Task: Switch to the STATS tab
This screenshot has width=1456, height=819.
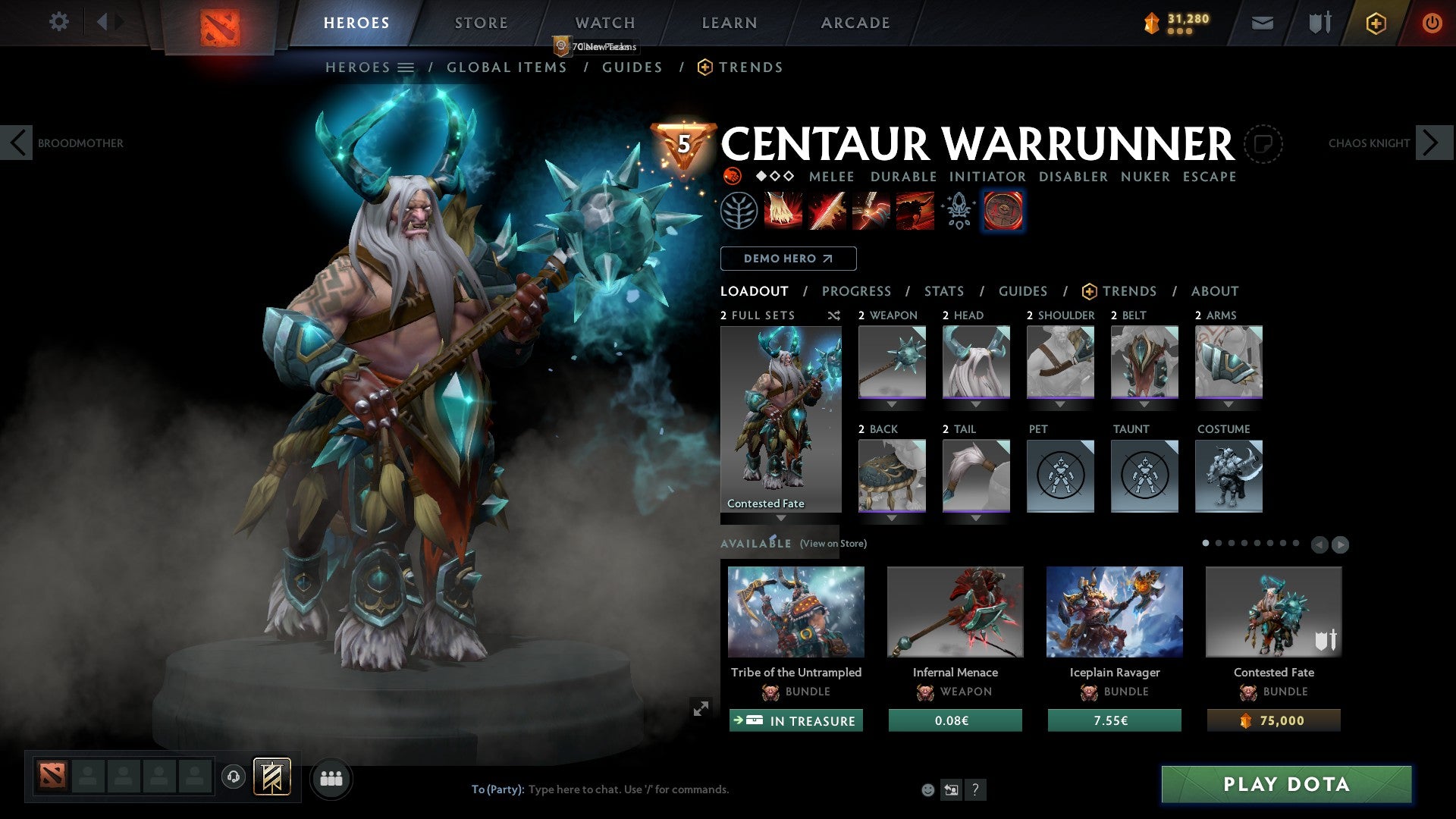Action: (x=943, y=291)
